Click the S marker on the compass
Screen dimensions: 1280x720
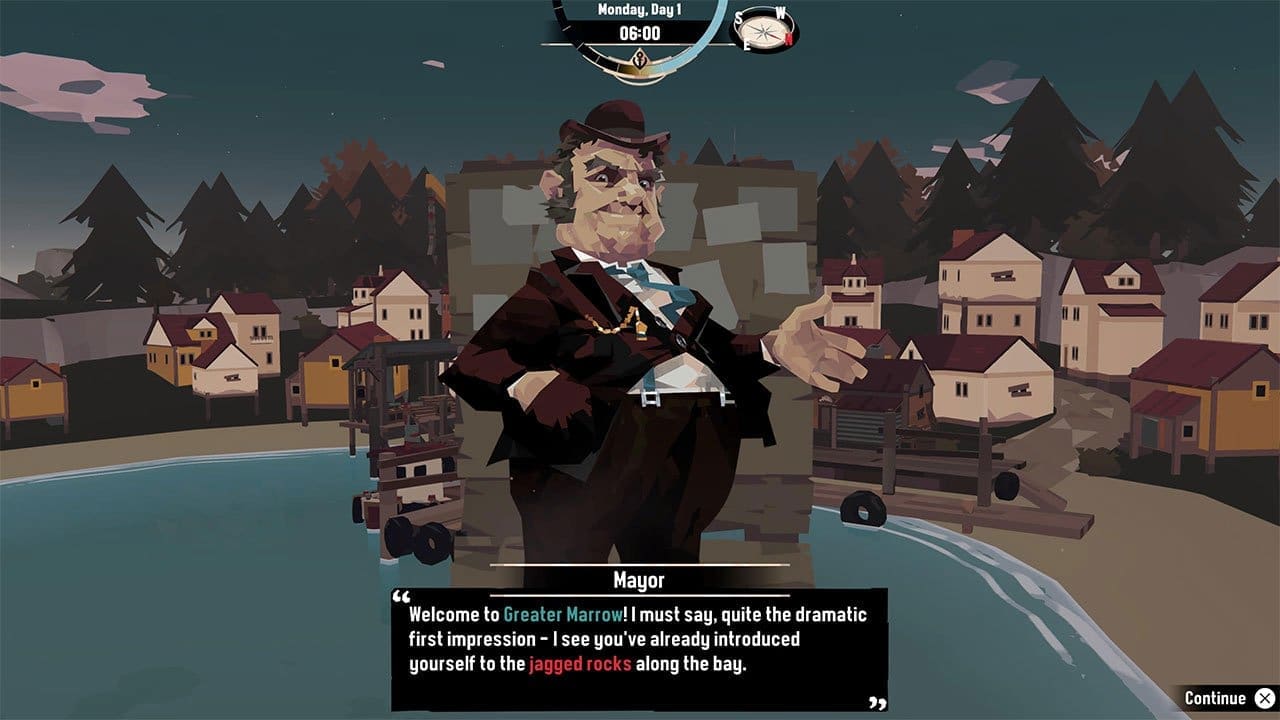(740, 17)
